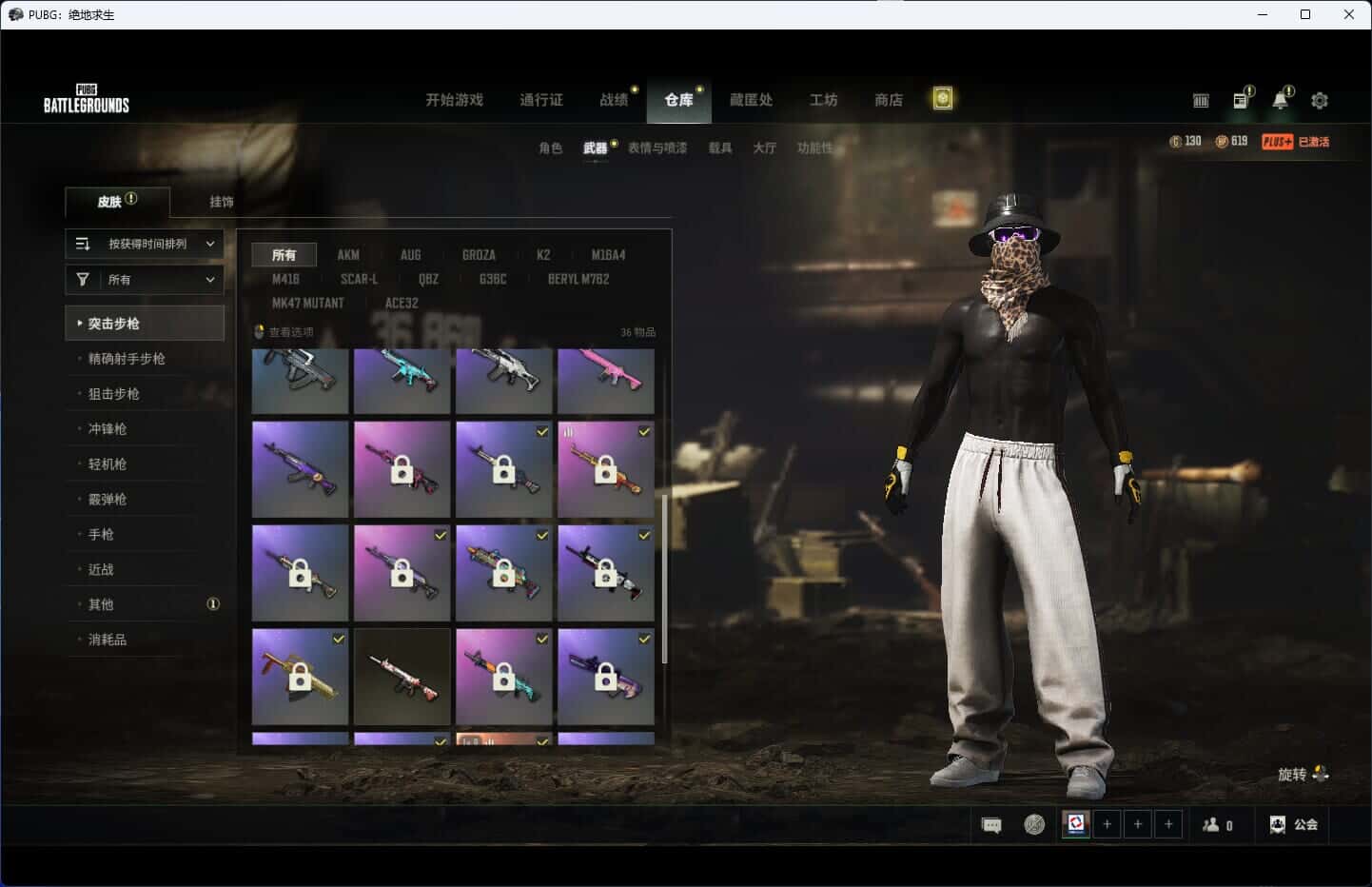The height and width of the screenshot is (887, 1372).
Task: Choose the 狙击步枪 sniper rifle category
Action: click(114, 394)
